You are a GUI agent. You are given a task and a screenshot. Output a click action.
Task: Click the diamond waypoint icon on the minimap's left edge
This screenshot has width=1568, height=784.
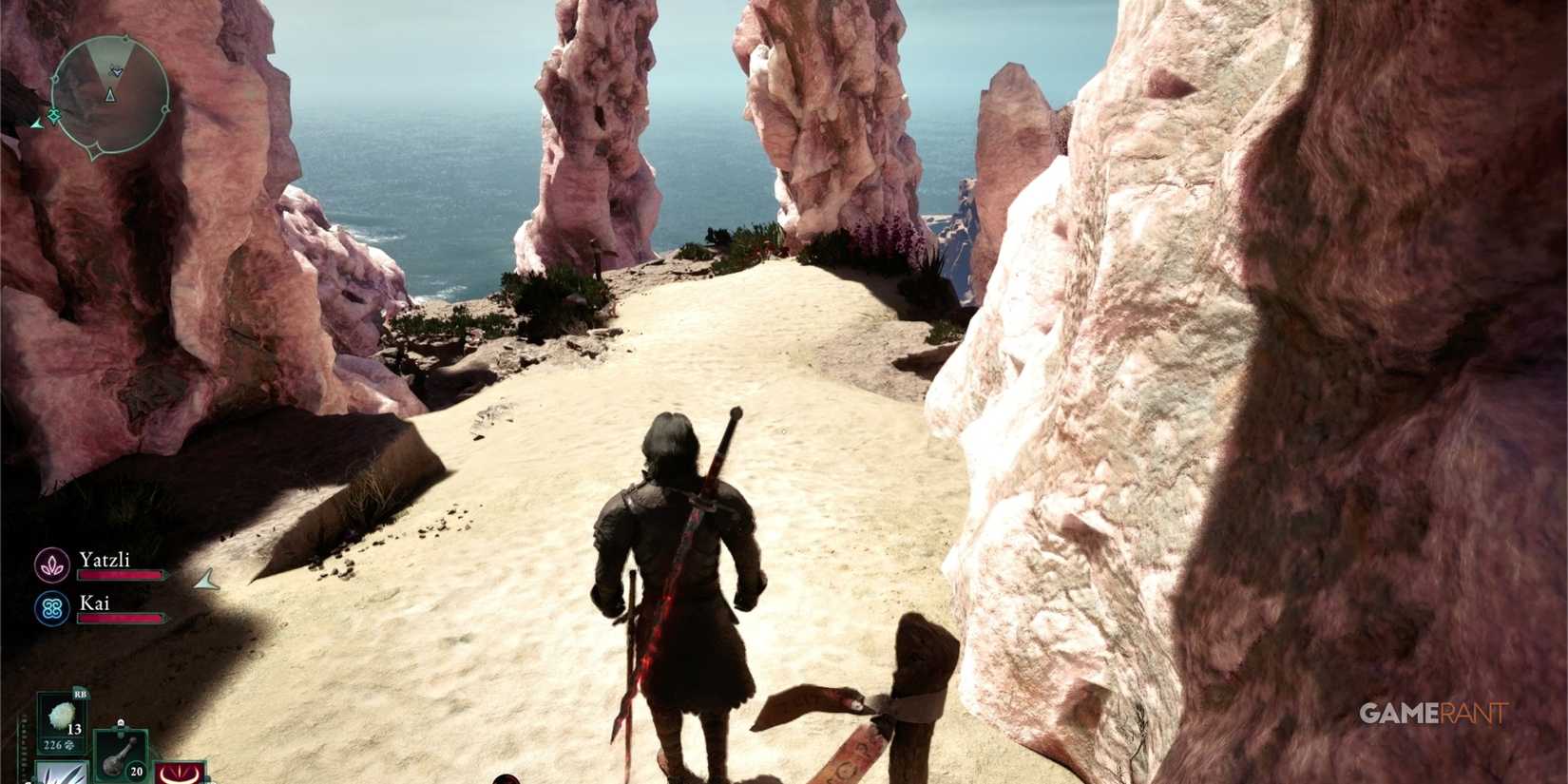coord(54,114)
